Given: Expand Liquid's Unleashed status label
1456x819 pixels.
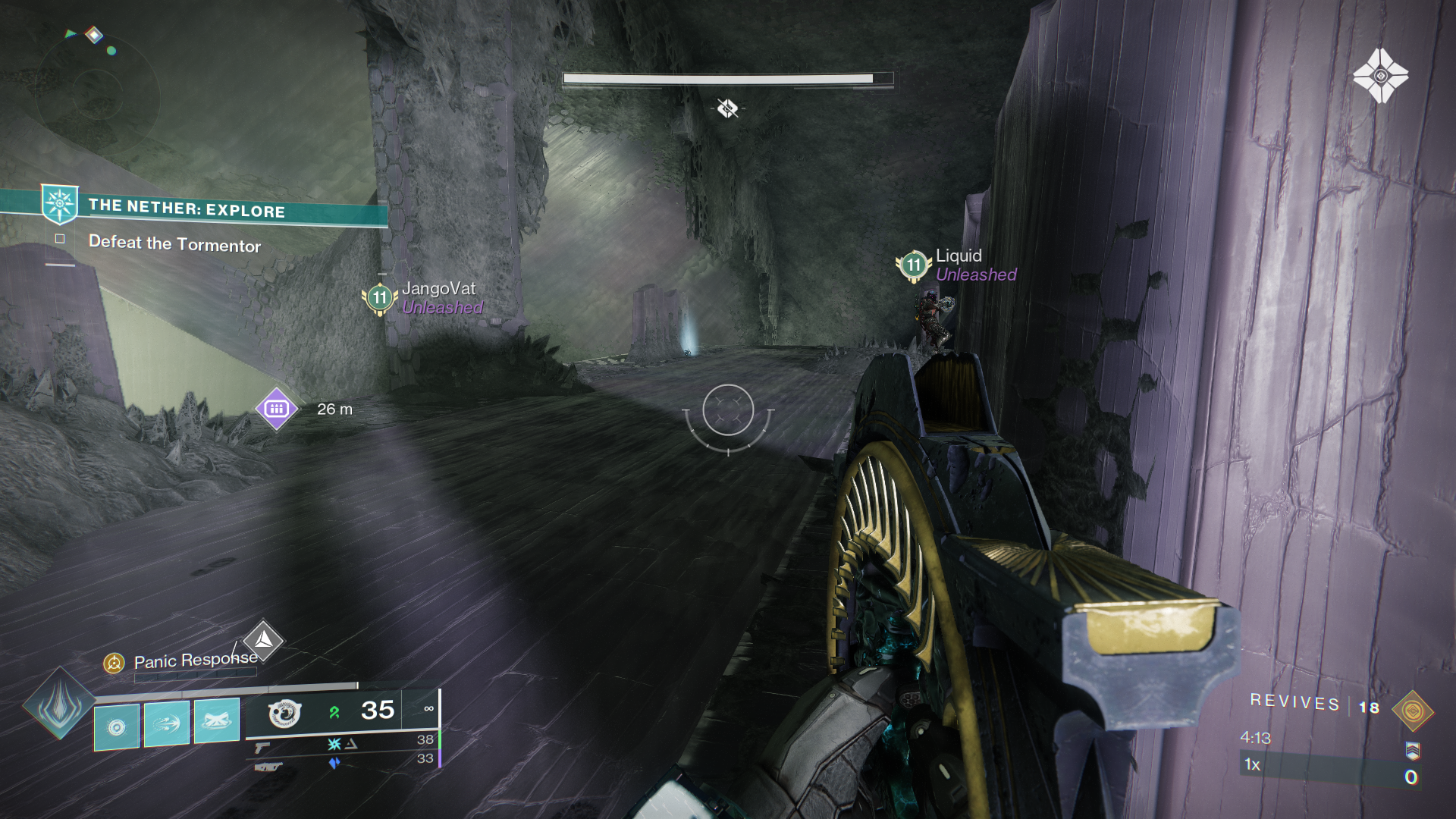Looking at the screenshot, I should click(x=975, y=275).
